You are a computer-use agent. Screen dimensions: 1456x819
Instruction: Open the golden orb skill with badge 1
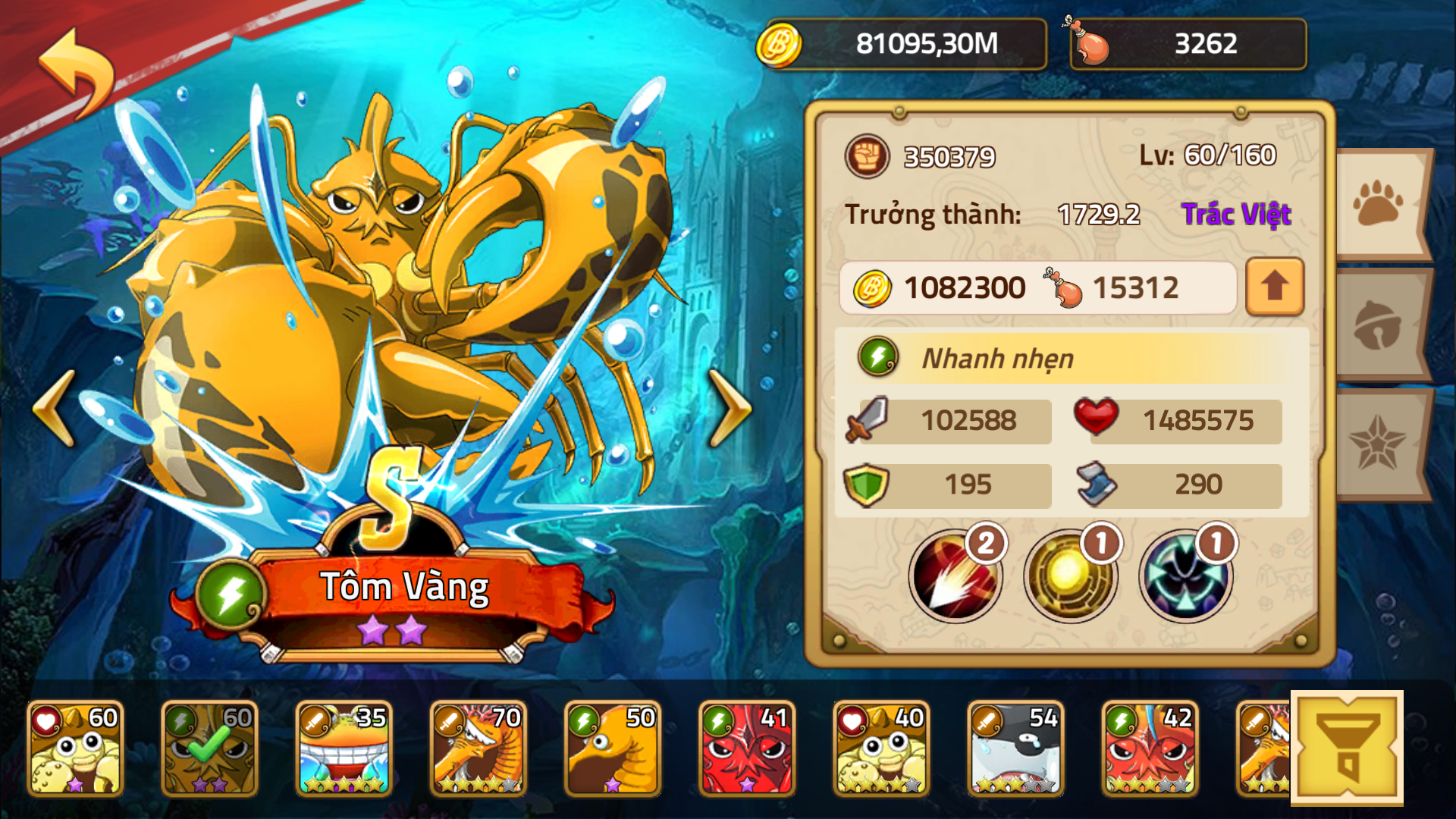[x=1071, y=576]
